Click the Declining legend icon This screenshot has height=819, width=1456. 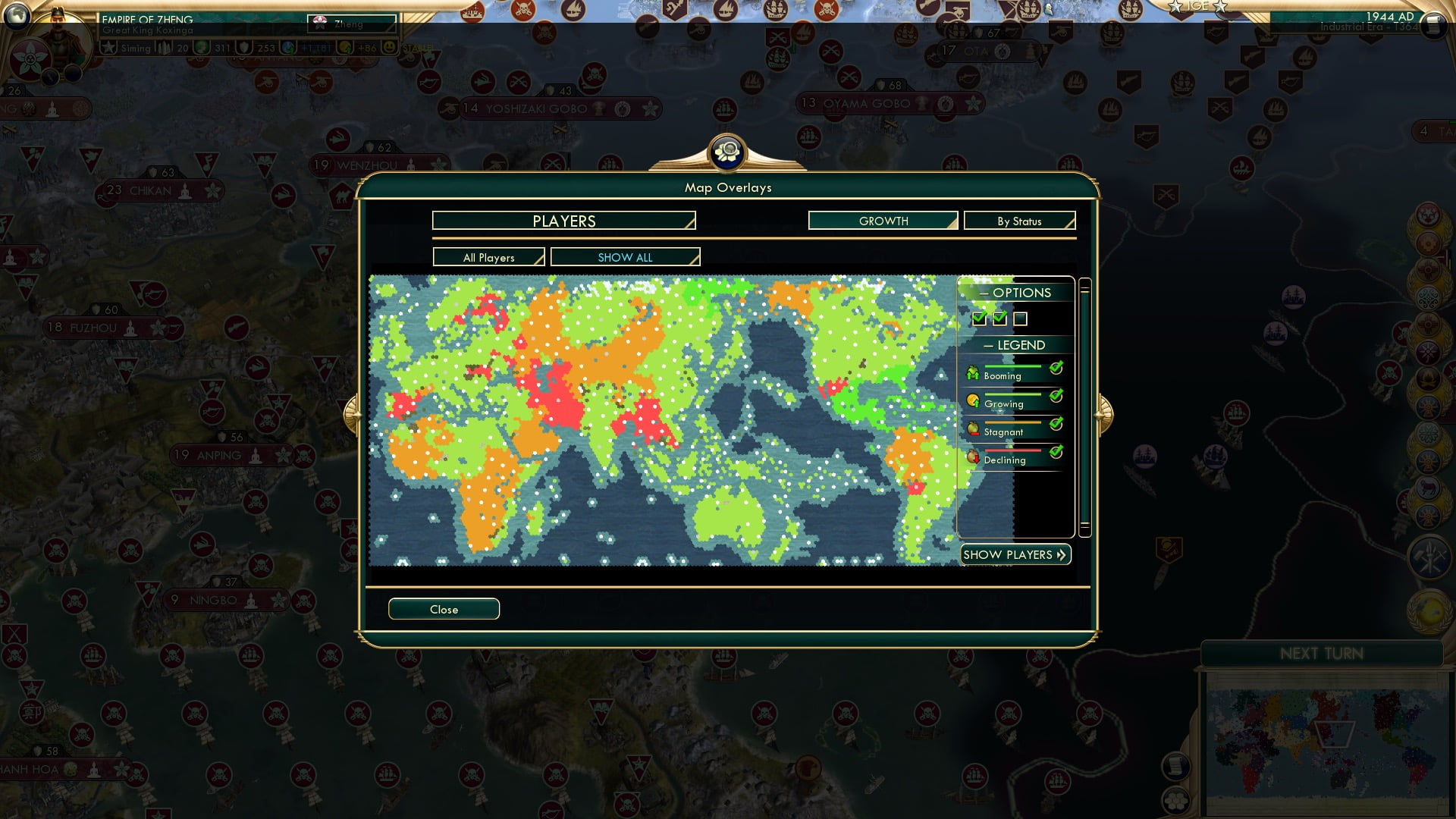point(973,455)
